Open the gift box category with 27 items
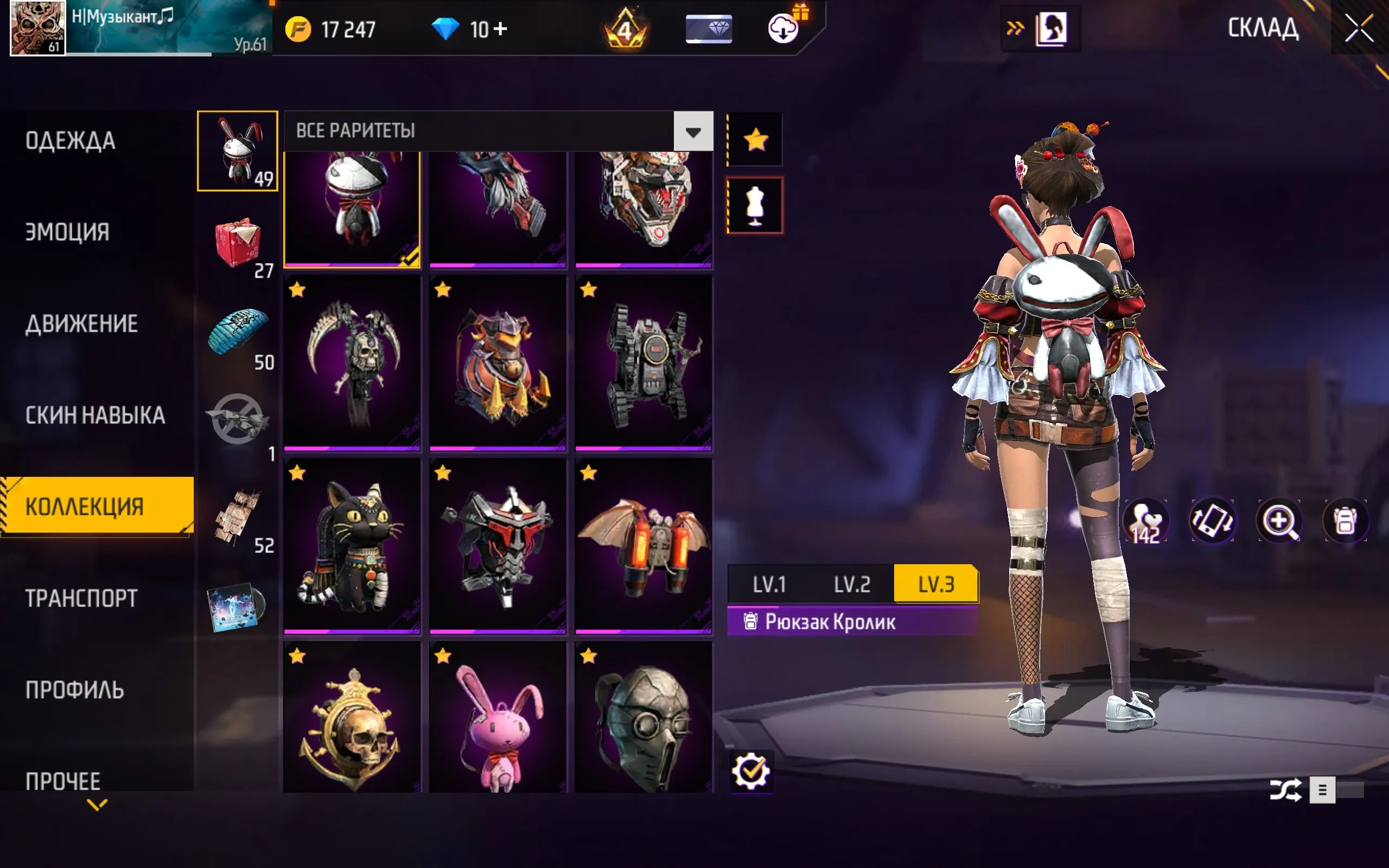Screen dimensions: 1389x868 pos(239,244)
